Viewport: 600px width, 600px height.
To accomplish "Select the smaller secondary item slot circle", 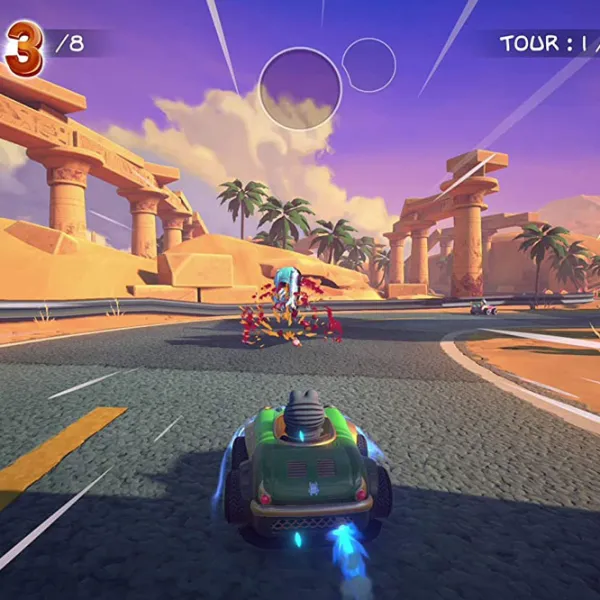I will (x=369, y=65).
